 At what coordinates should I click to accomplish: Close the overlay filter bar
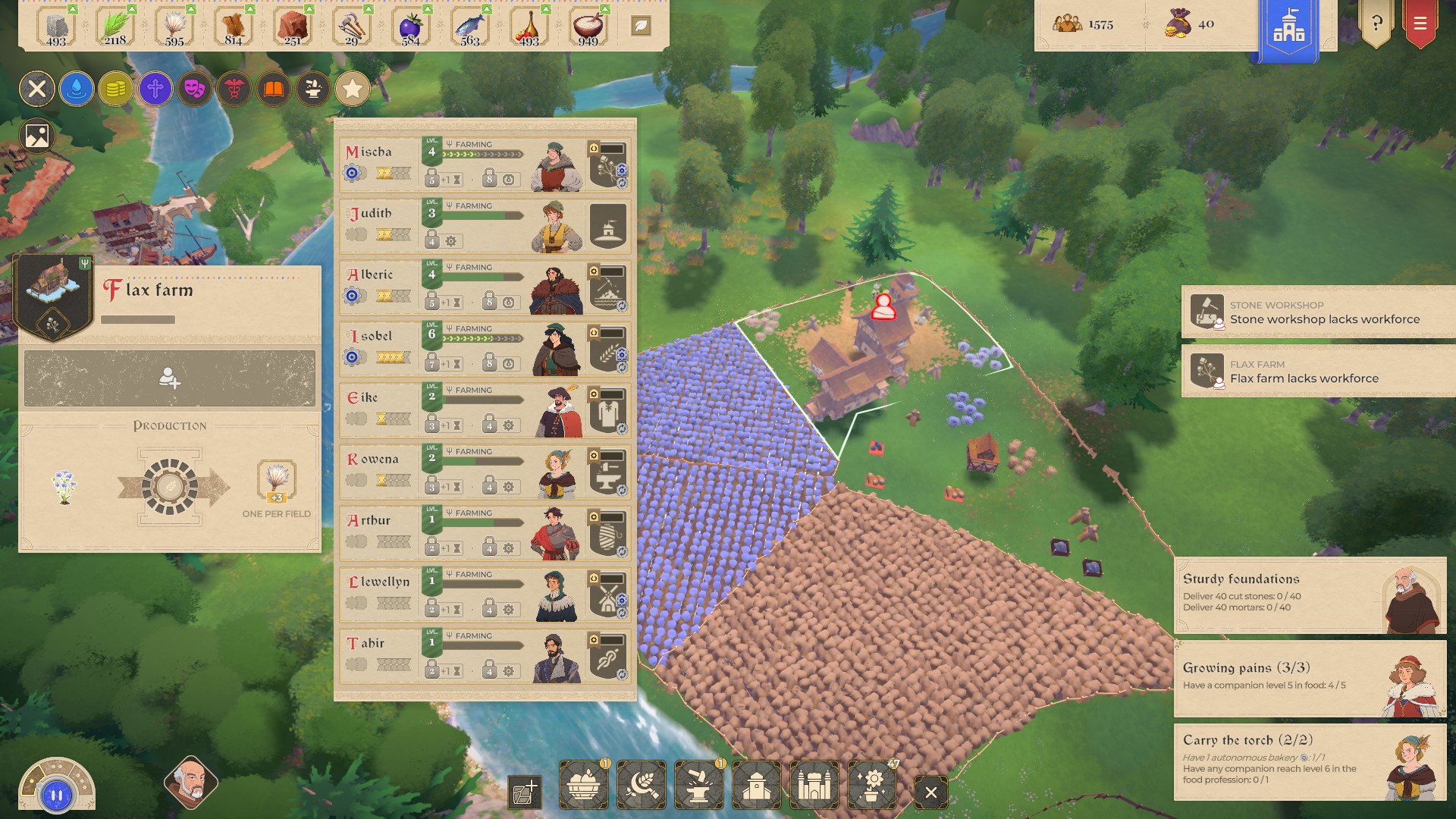pos(37,89)
